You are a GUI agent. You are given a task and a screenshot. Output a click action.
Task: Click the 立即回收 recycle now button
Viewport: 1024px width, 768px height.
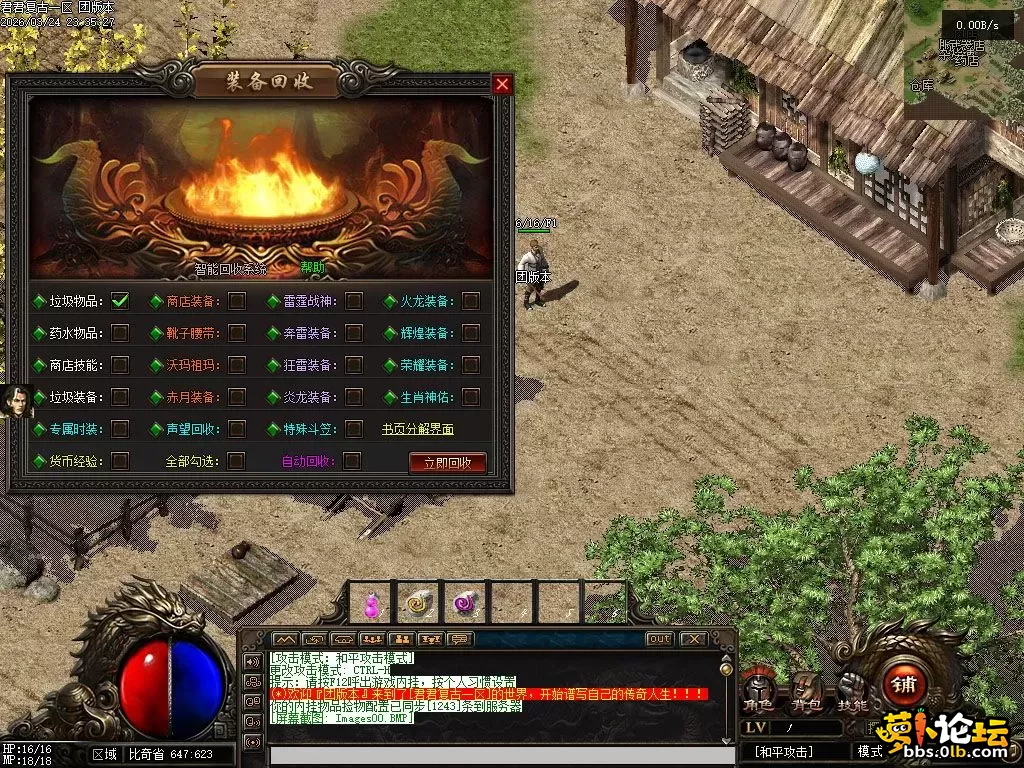pos(447,462)
